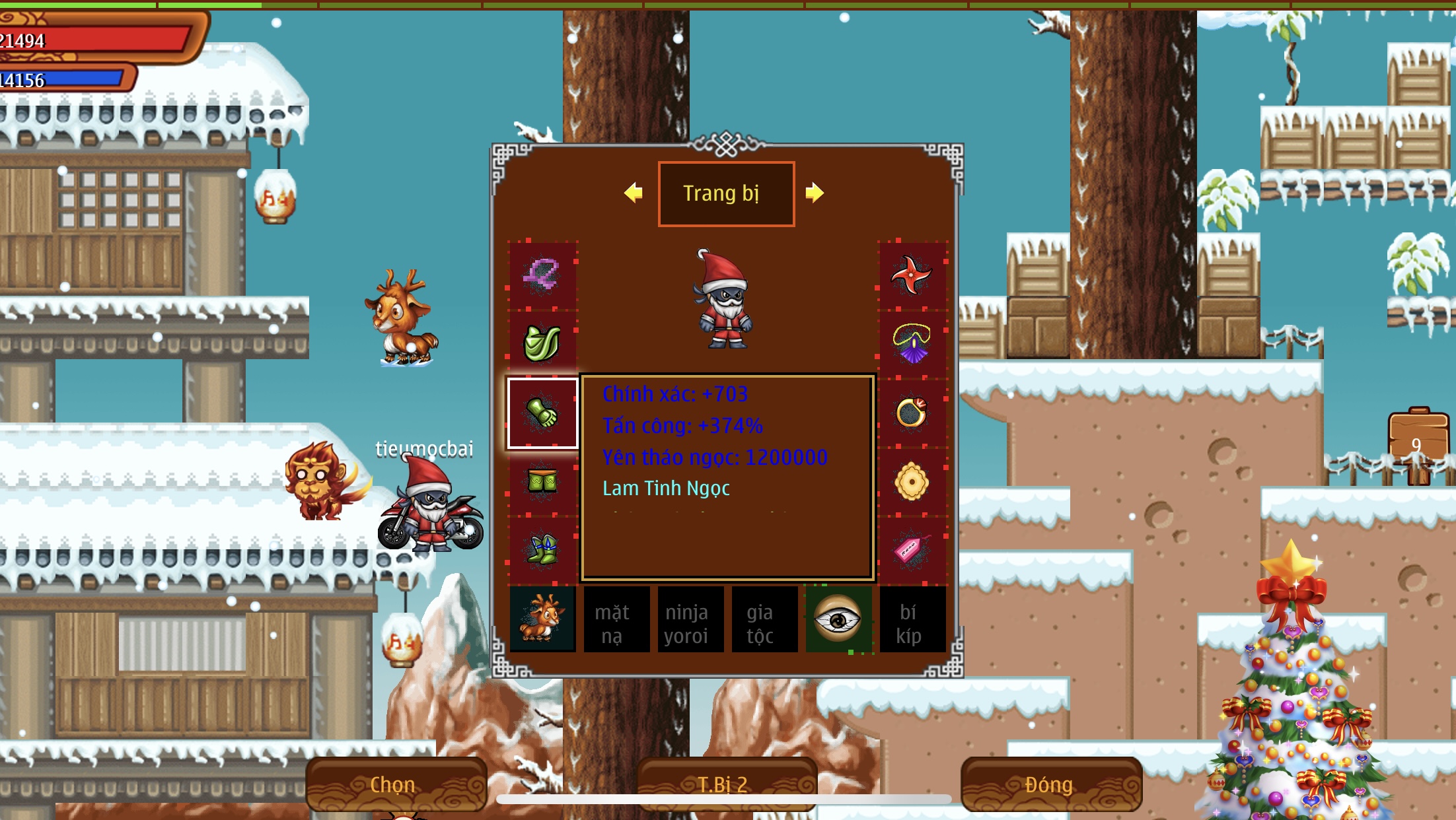Select the gold ring slot
The image size is (1456, 820).
[912, 414]
